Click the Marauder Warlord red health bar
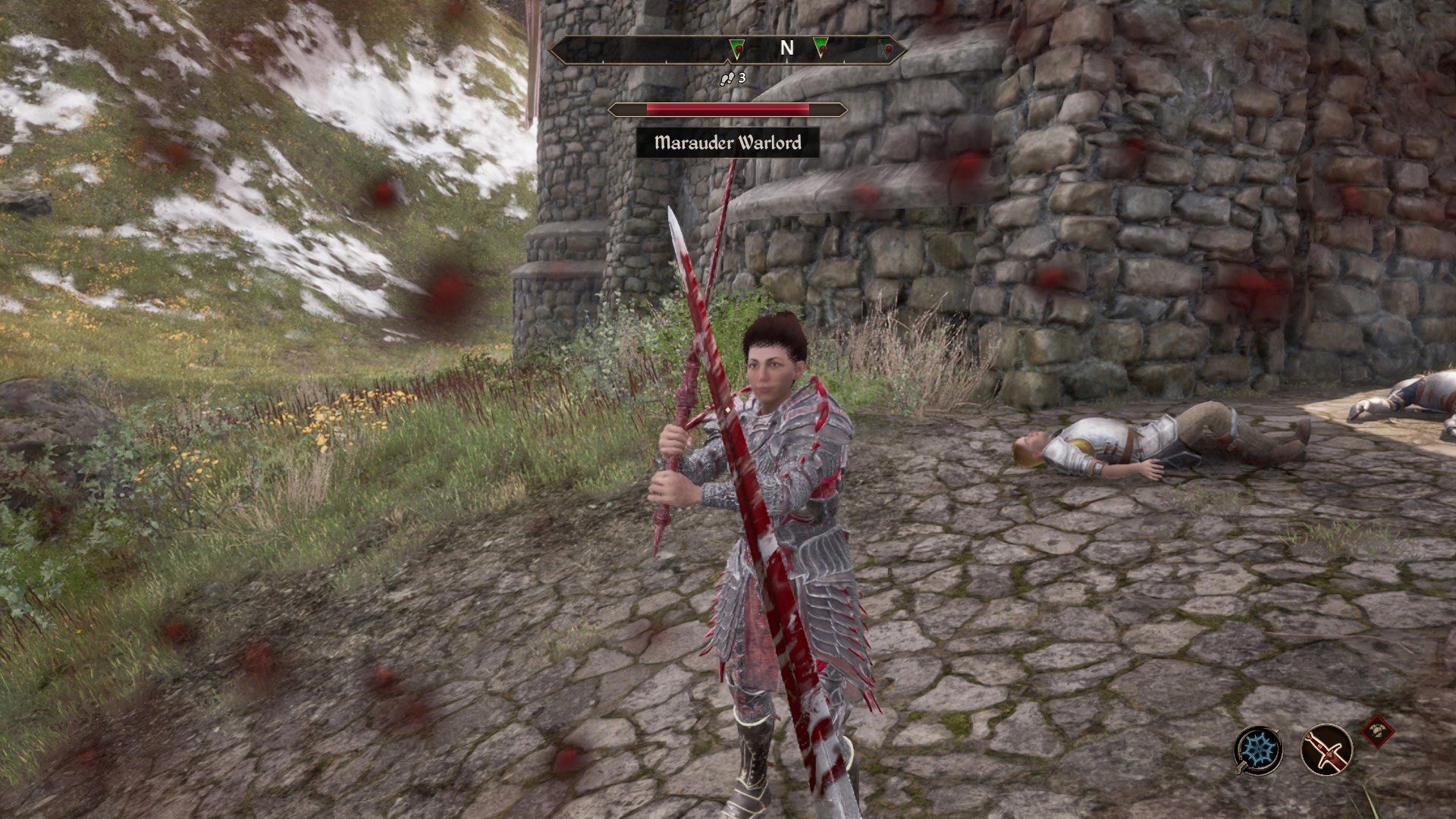The image size is (1456, 819). point(726,108)
